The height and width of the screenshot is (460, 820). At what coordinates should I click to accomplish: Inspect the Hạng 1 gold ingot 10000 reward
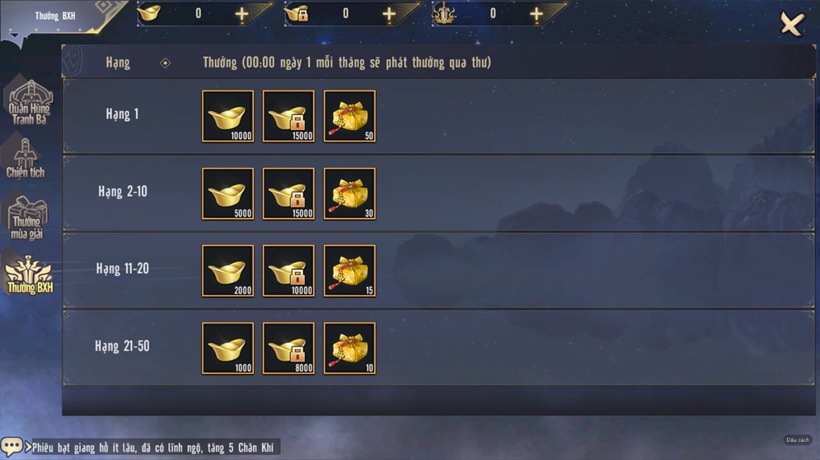pyautogui.click(x=228, y=116)
